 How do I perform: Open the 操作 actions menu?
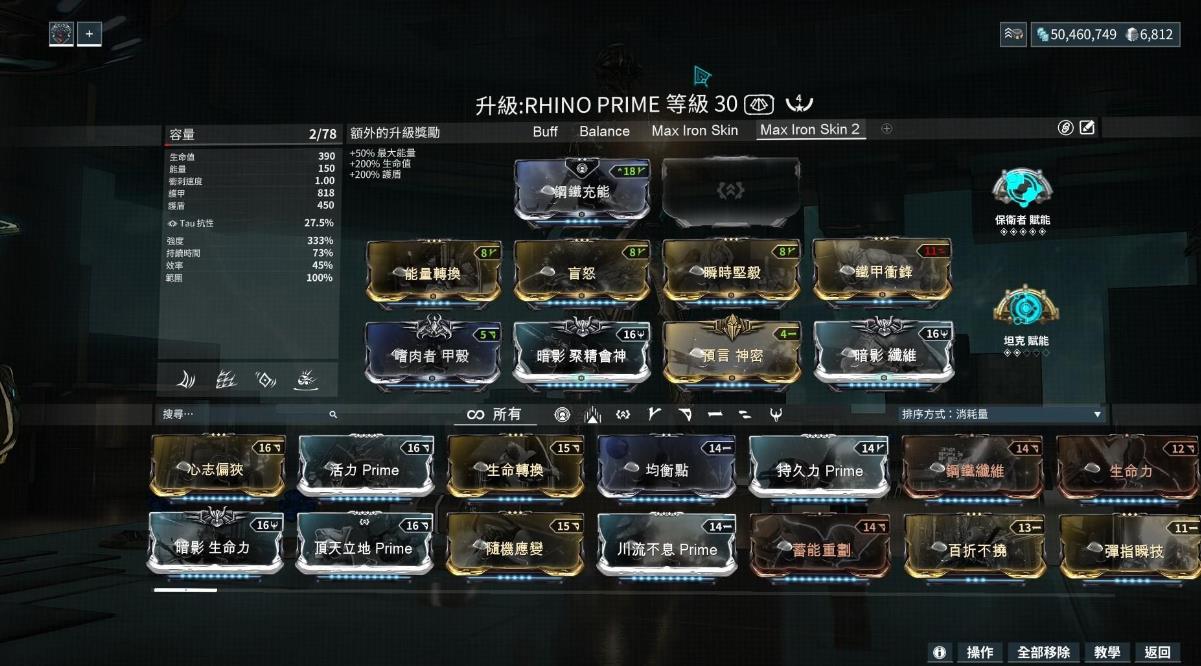point(979,652)
